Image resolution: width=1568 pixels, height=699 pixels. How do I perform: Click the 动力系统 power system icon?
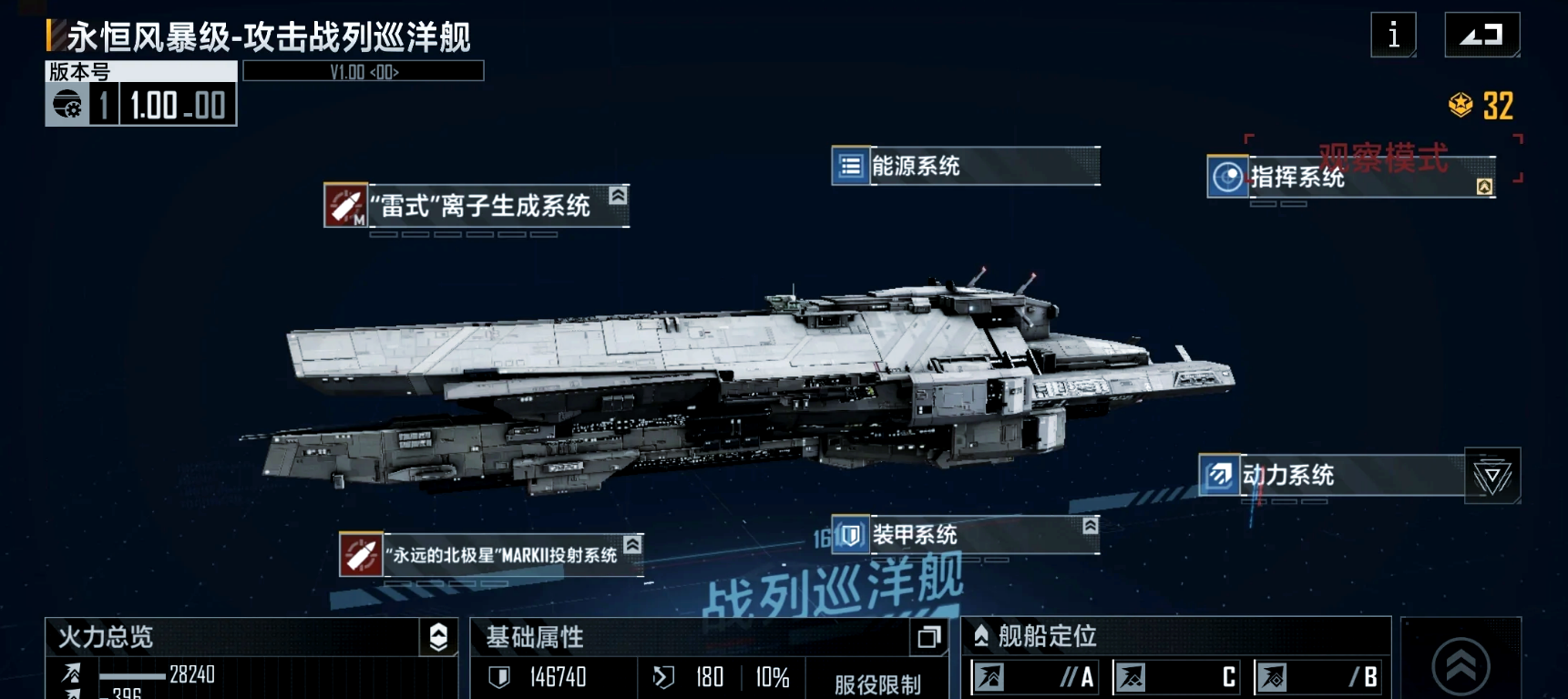(x=1219, y=475)
